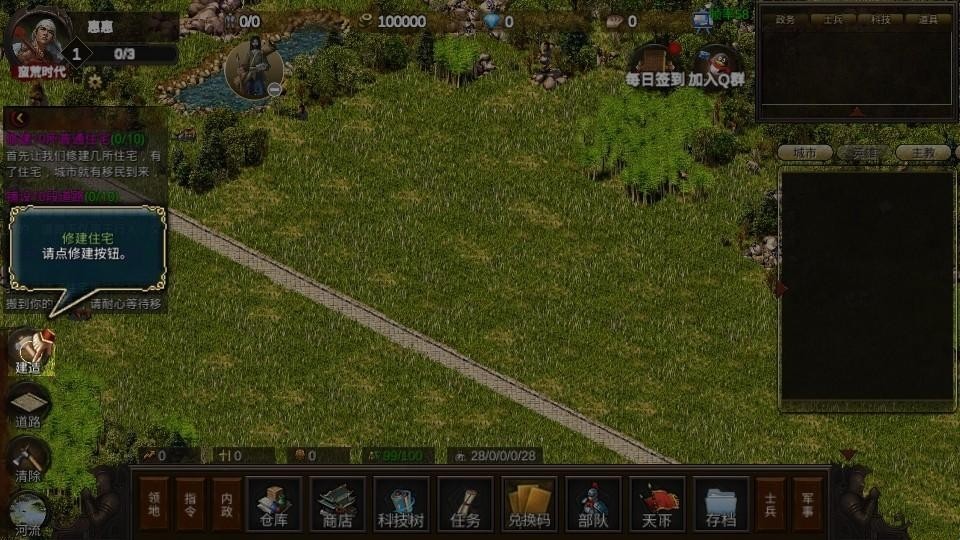Viewport: 960px width, 540px height.
Task: Tap the 加入Q群 penguin icon
Action: (x=716, y=63)
